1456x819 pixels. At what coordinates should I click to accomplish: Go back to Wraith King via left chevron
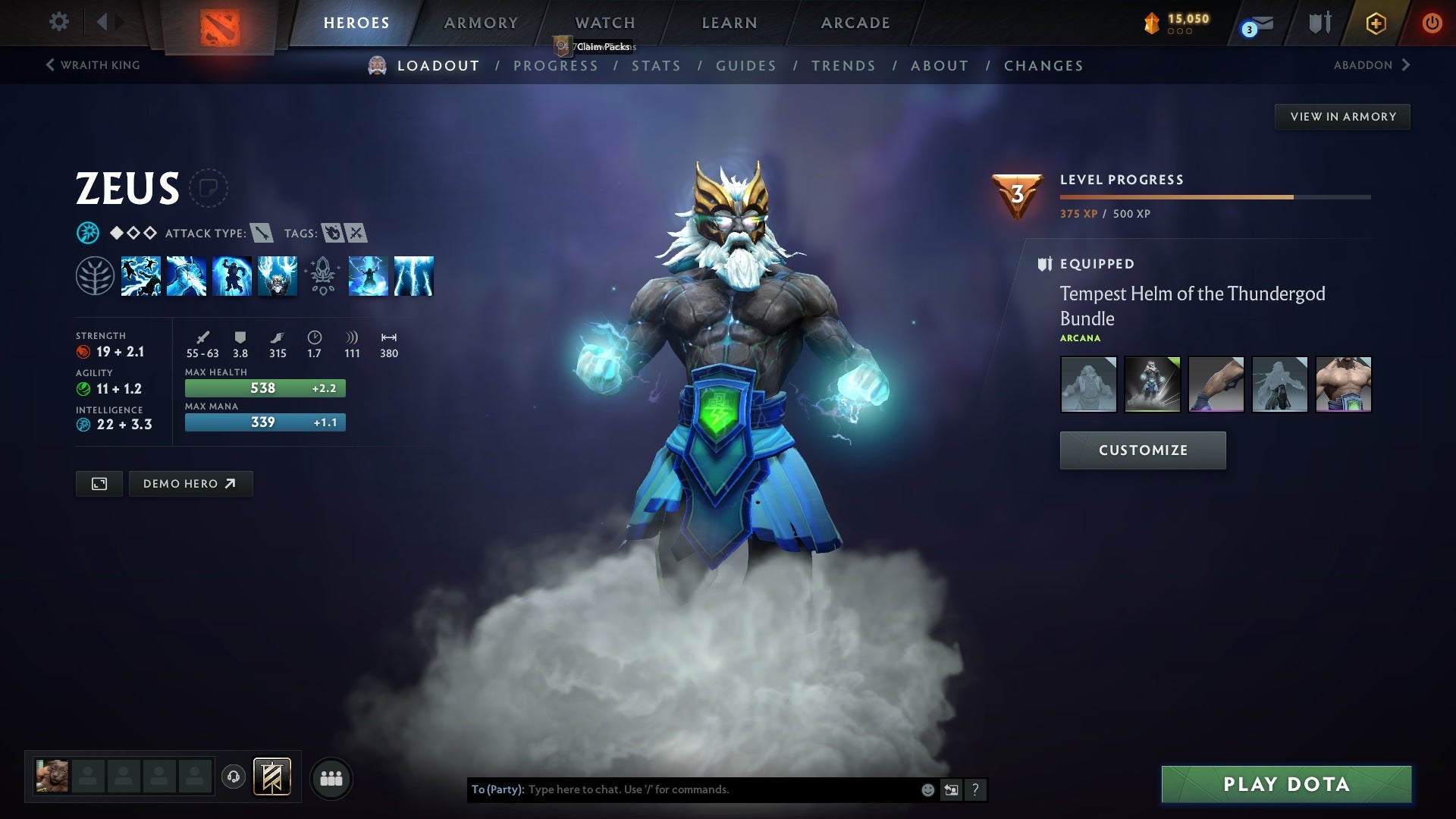point(52,65)
